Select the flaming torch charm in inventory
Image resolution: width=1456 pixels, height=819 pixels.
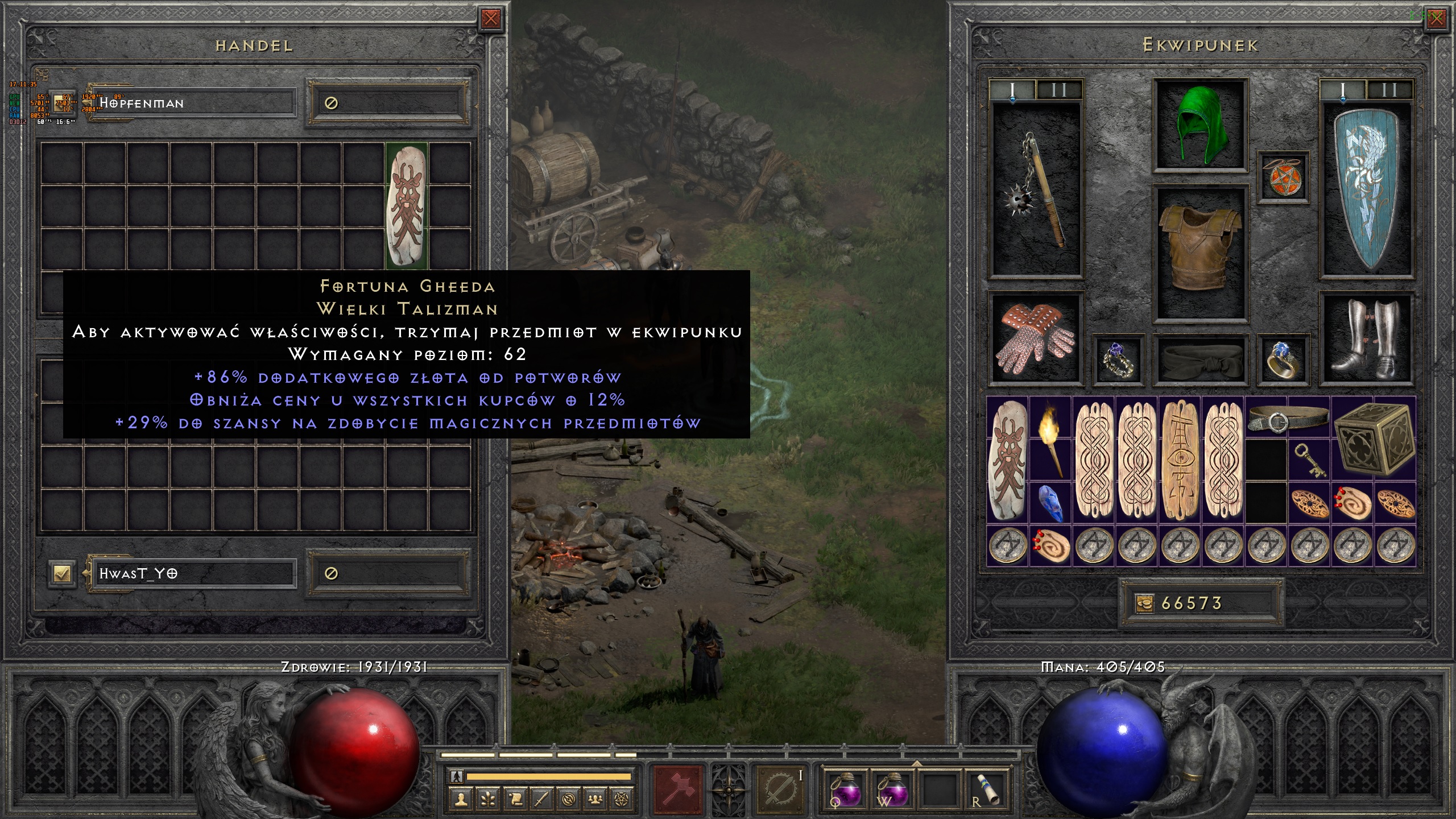(x=1050, y=439)
